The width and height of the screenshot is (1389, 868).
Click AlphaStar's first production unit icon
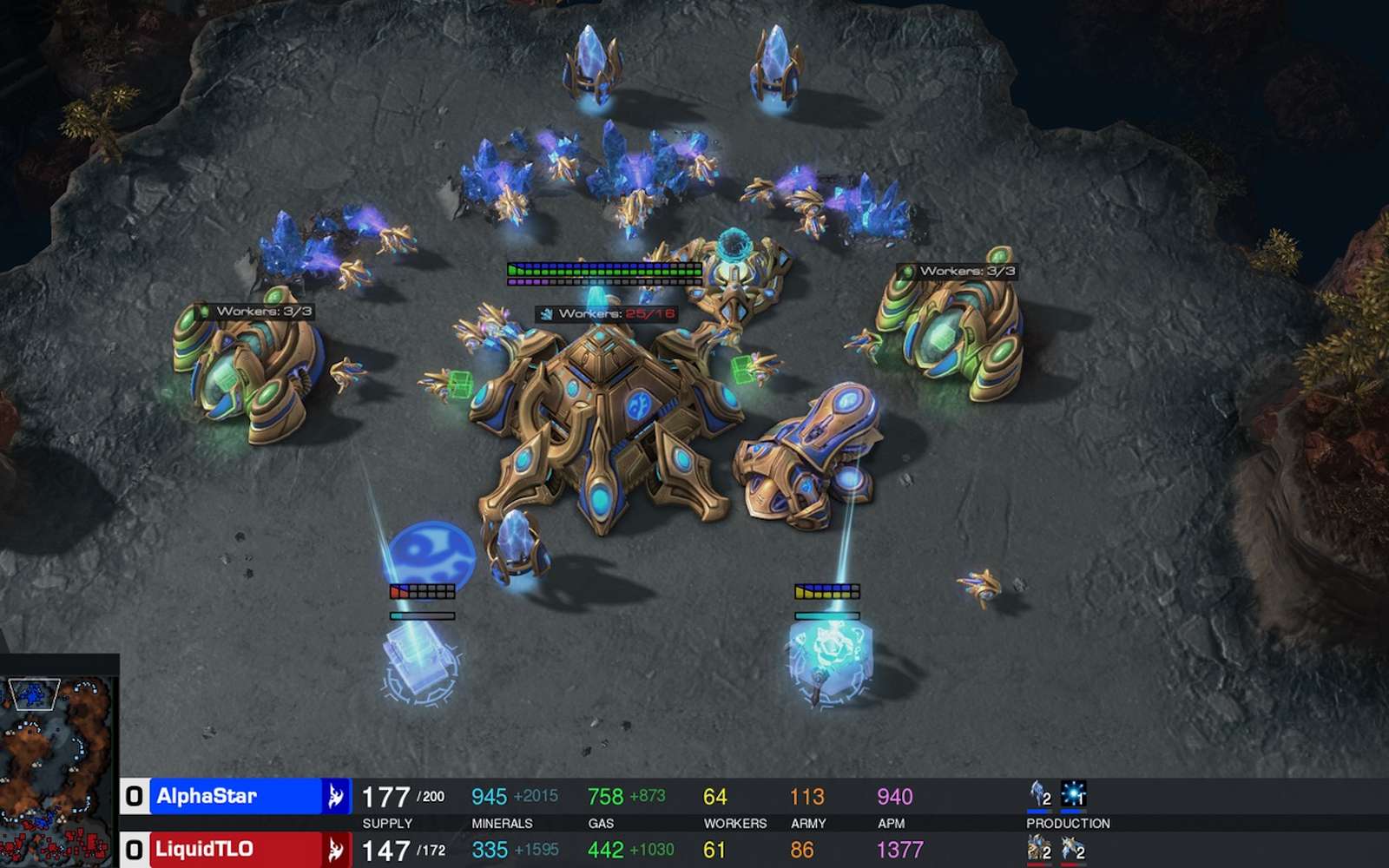(x=1039, y=794)
